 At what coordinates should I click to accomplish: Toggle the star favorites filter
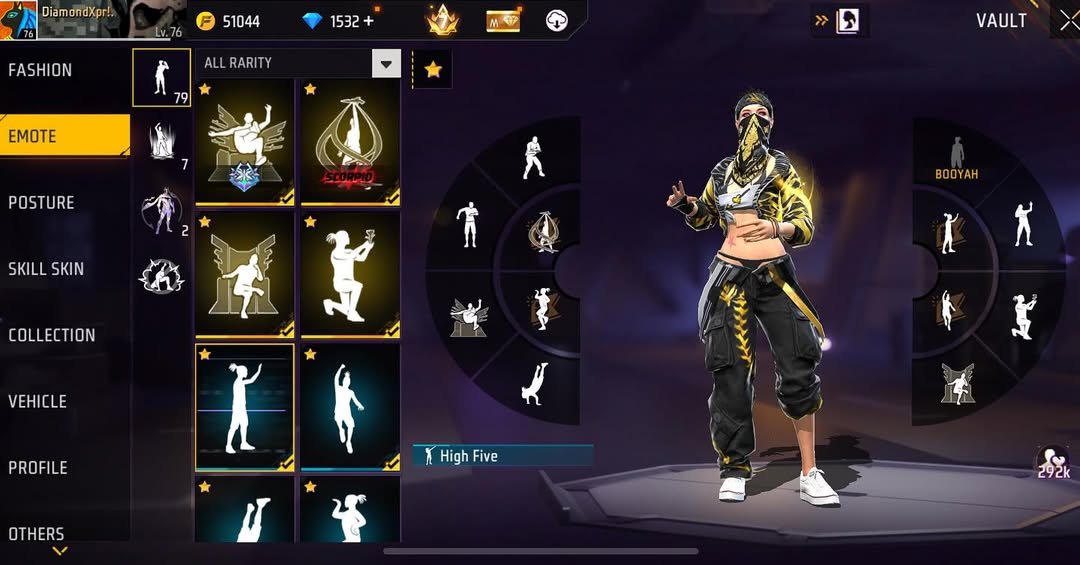click(433, 69)
